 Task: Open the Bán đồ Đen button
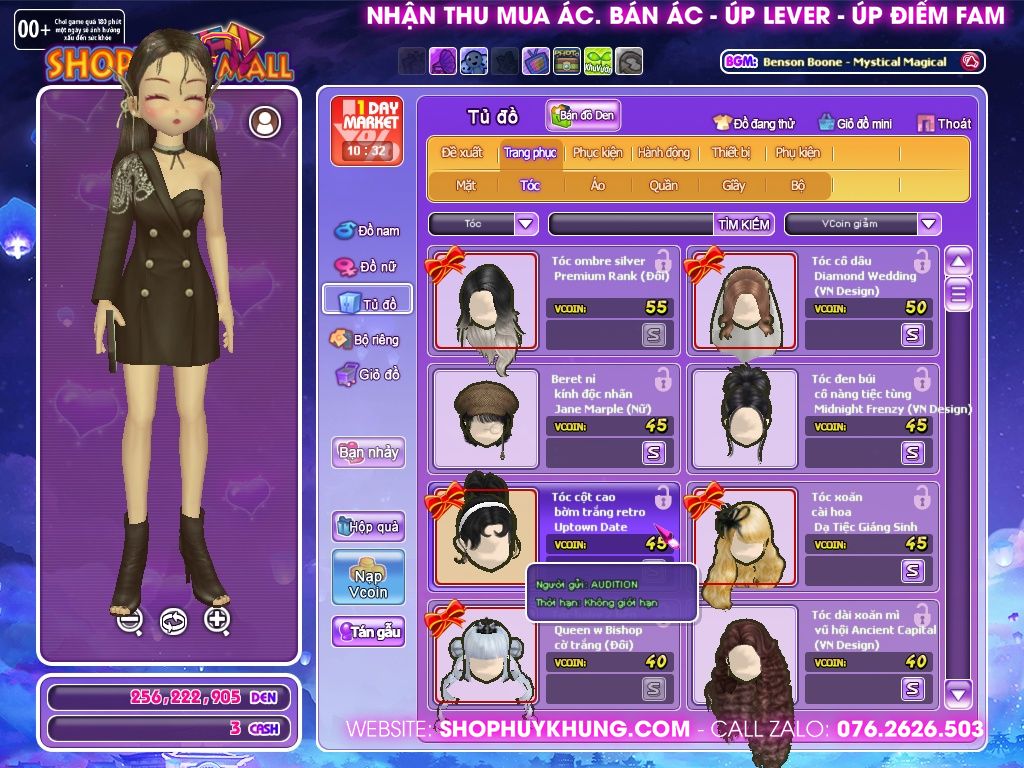(x=583, y=116)
